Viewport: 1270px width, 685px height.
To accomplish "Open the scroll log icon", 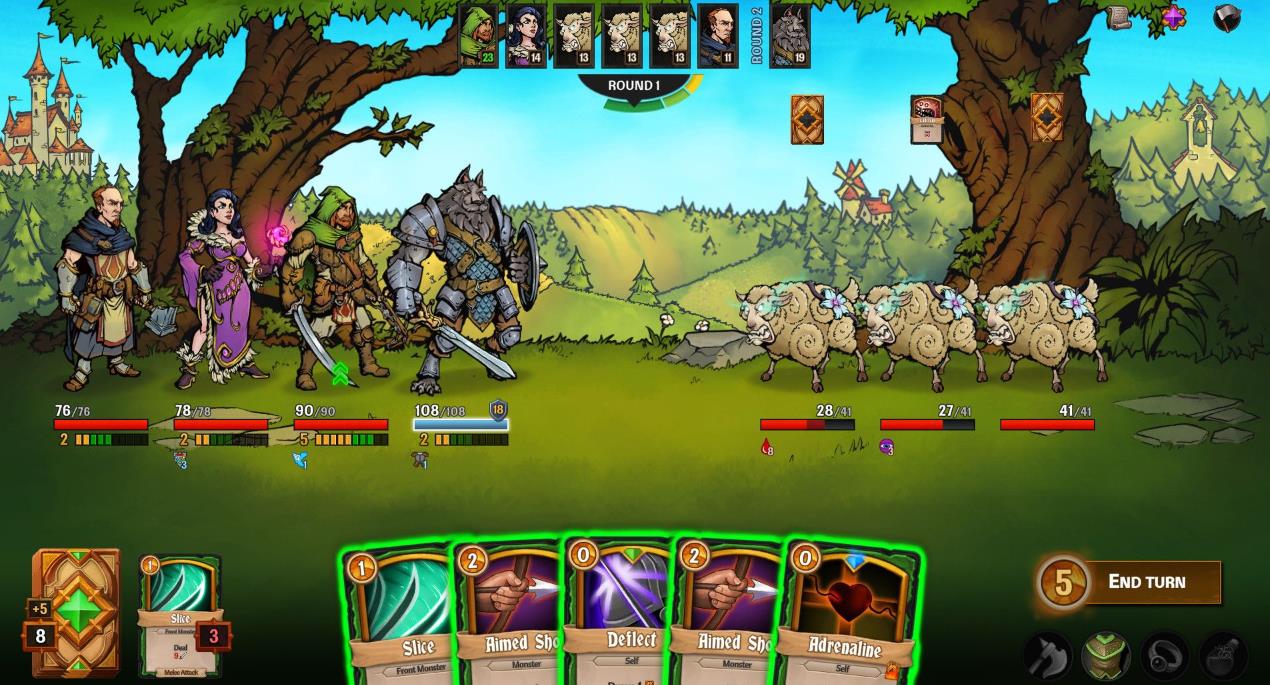I will coord(1118,17).
